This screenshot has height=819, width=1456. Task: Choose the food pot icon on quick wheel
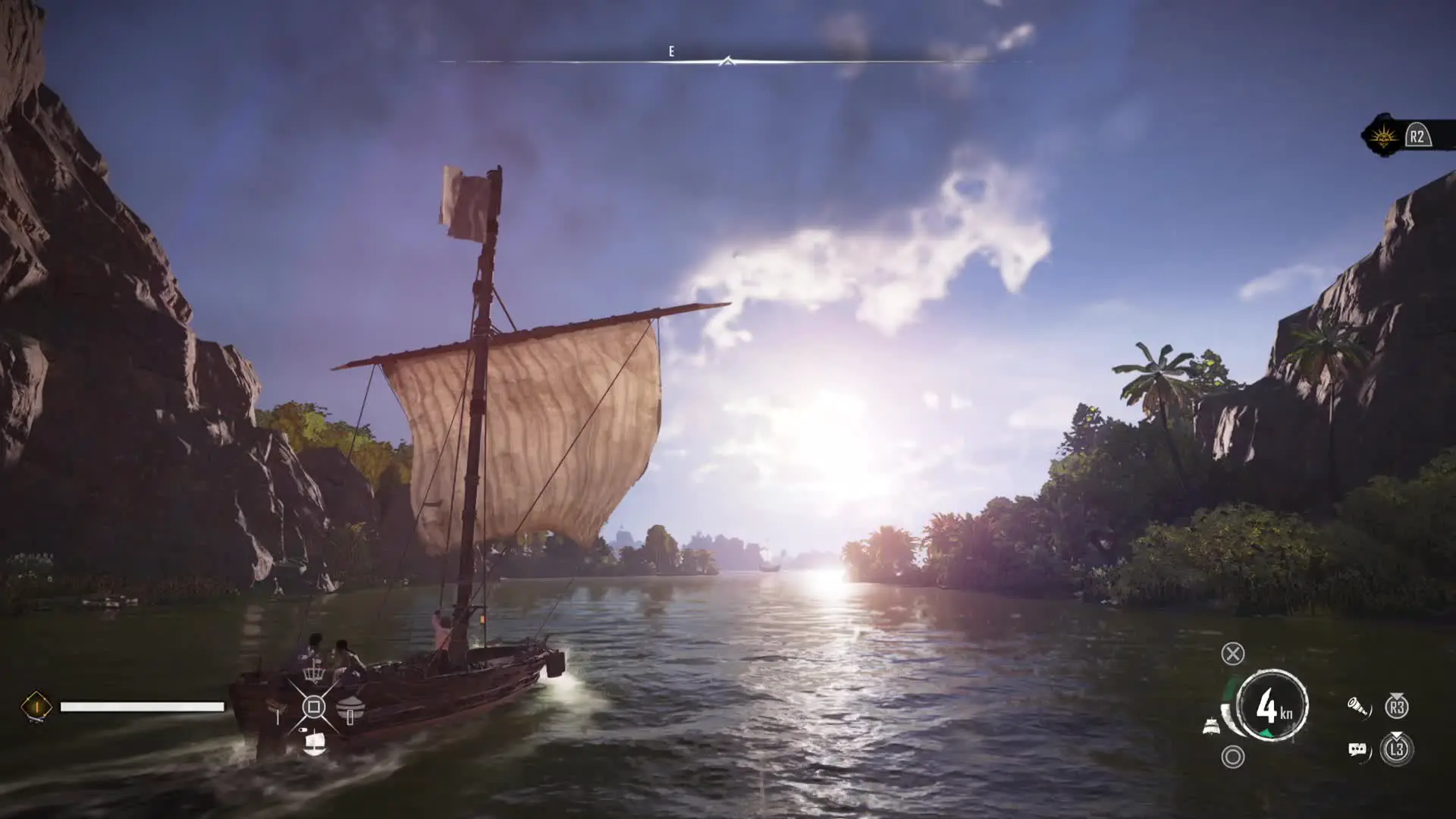click(350, 711)
